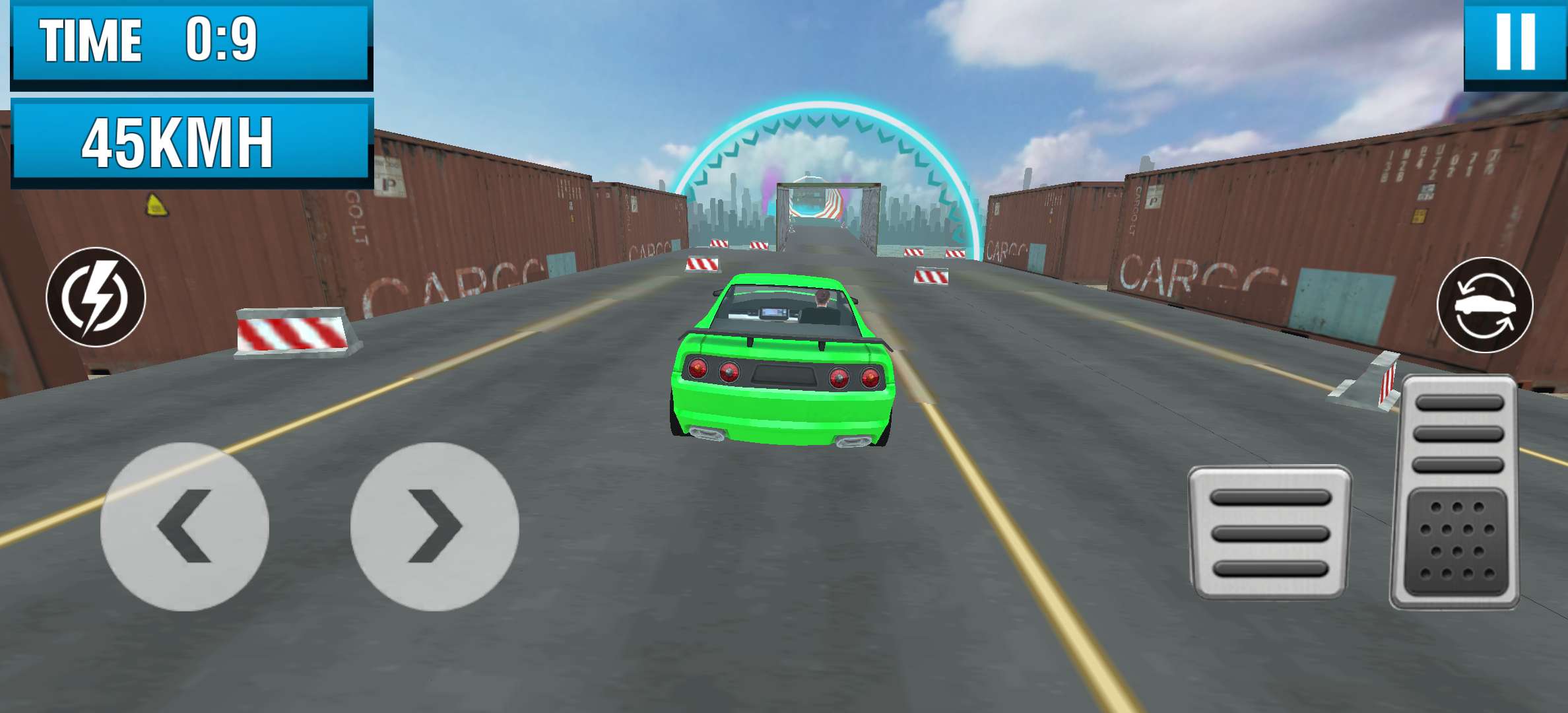1568x713 pixels.
Task: Tap the car reset icon
Action: [x=1485, y=306]
